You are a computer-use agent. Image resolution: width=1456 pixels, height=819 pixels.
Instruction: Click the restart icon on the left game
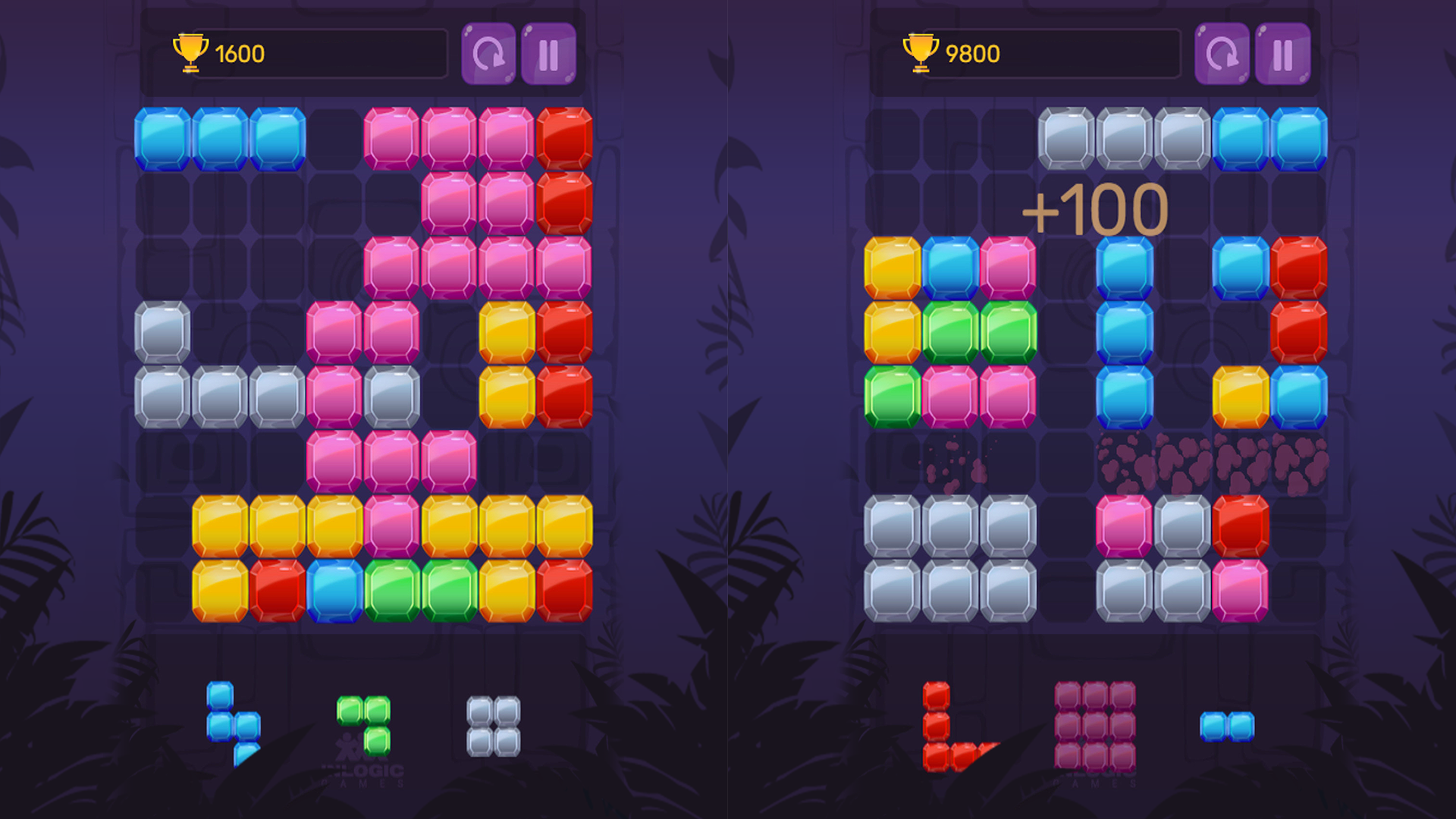(489, 53)
